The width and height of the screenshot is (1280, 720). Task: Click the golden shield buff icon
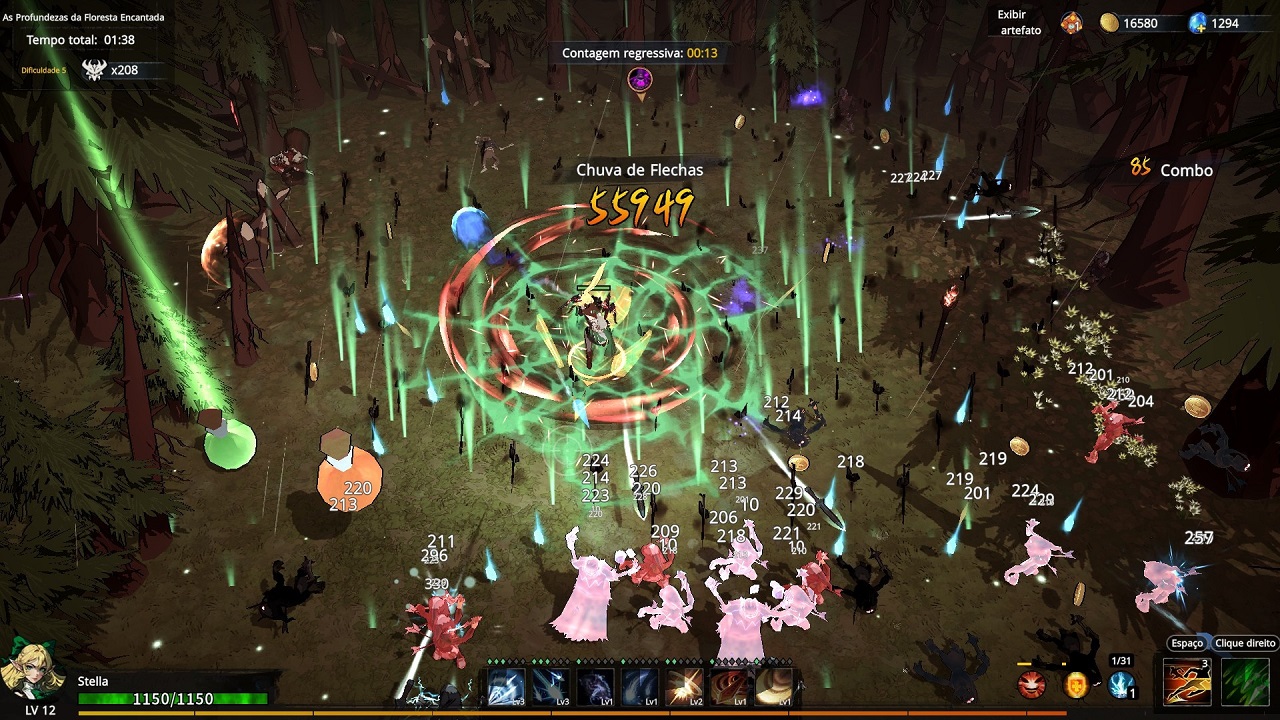pos(1075,684)
